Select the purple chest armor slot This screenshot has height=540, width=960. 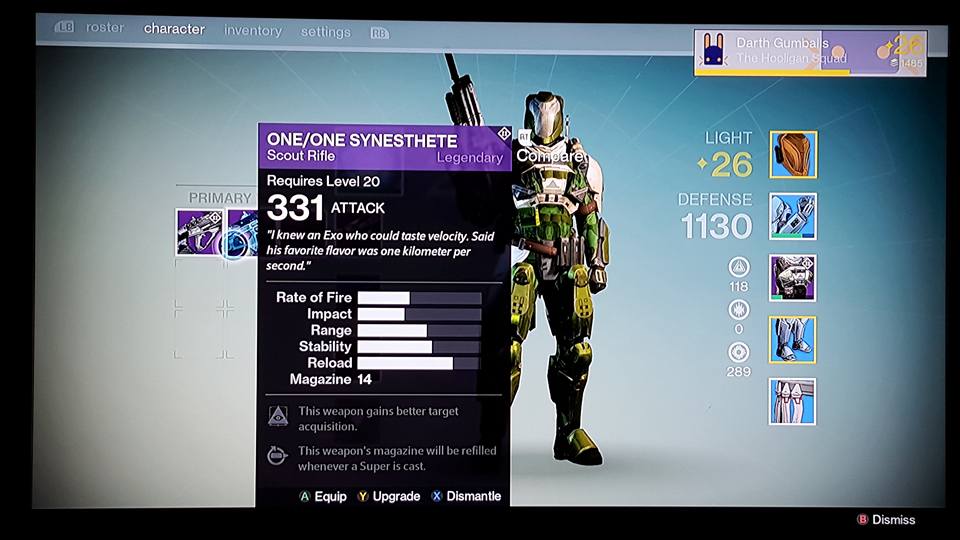coord(793,278)
